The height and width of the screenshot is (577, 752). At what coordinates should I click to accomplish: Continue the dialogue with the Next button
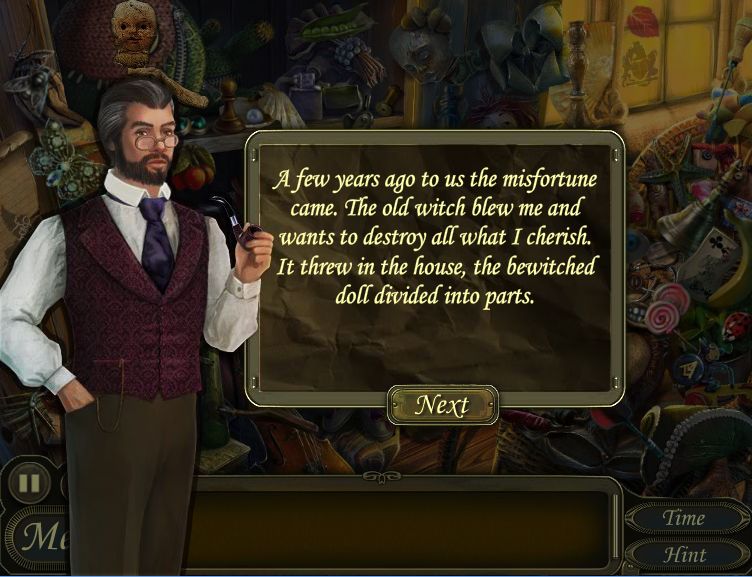click(x=442, y=405)
